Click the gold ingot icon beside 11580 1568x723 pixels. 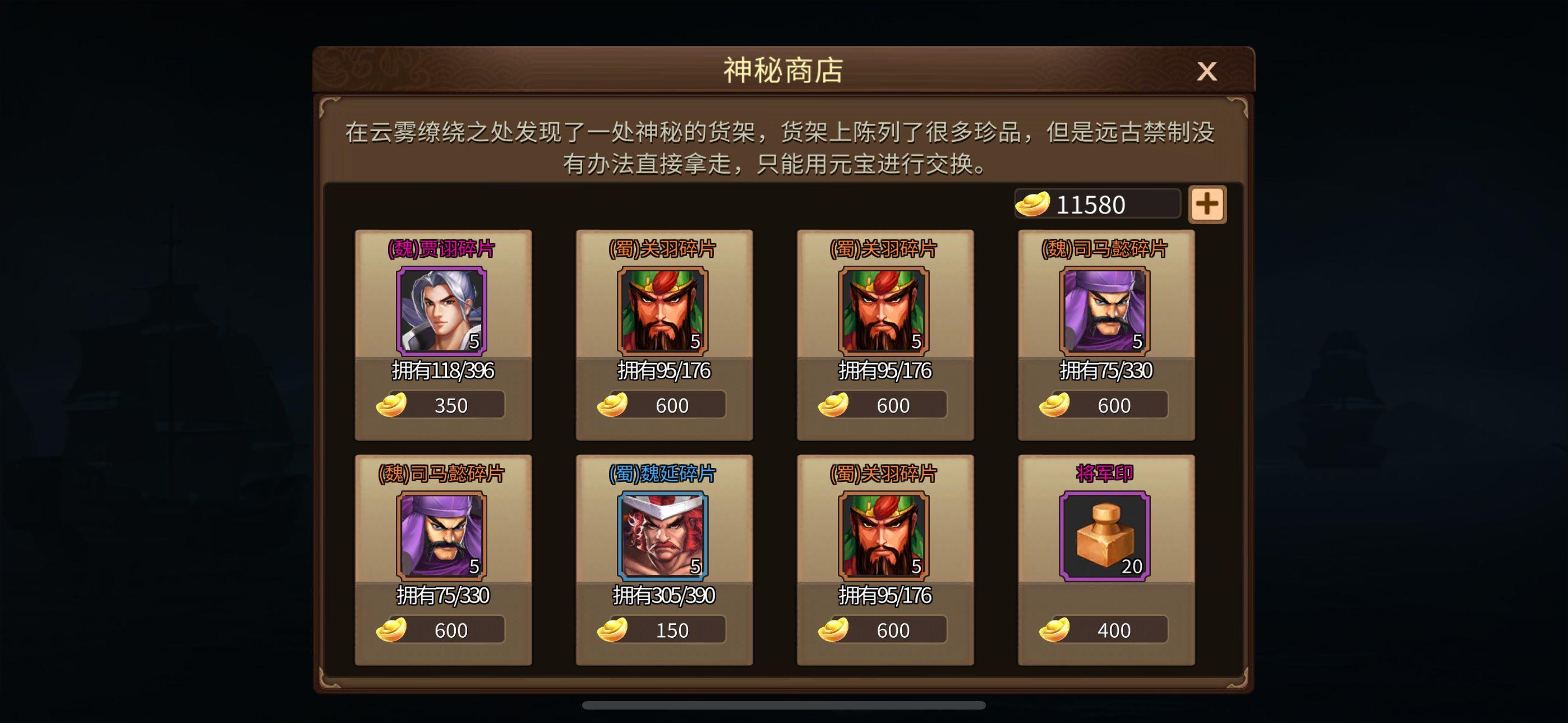[1034, 205]
